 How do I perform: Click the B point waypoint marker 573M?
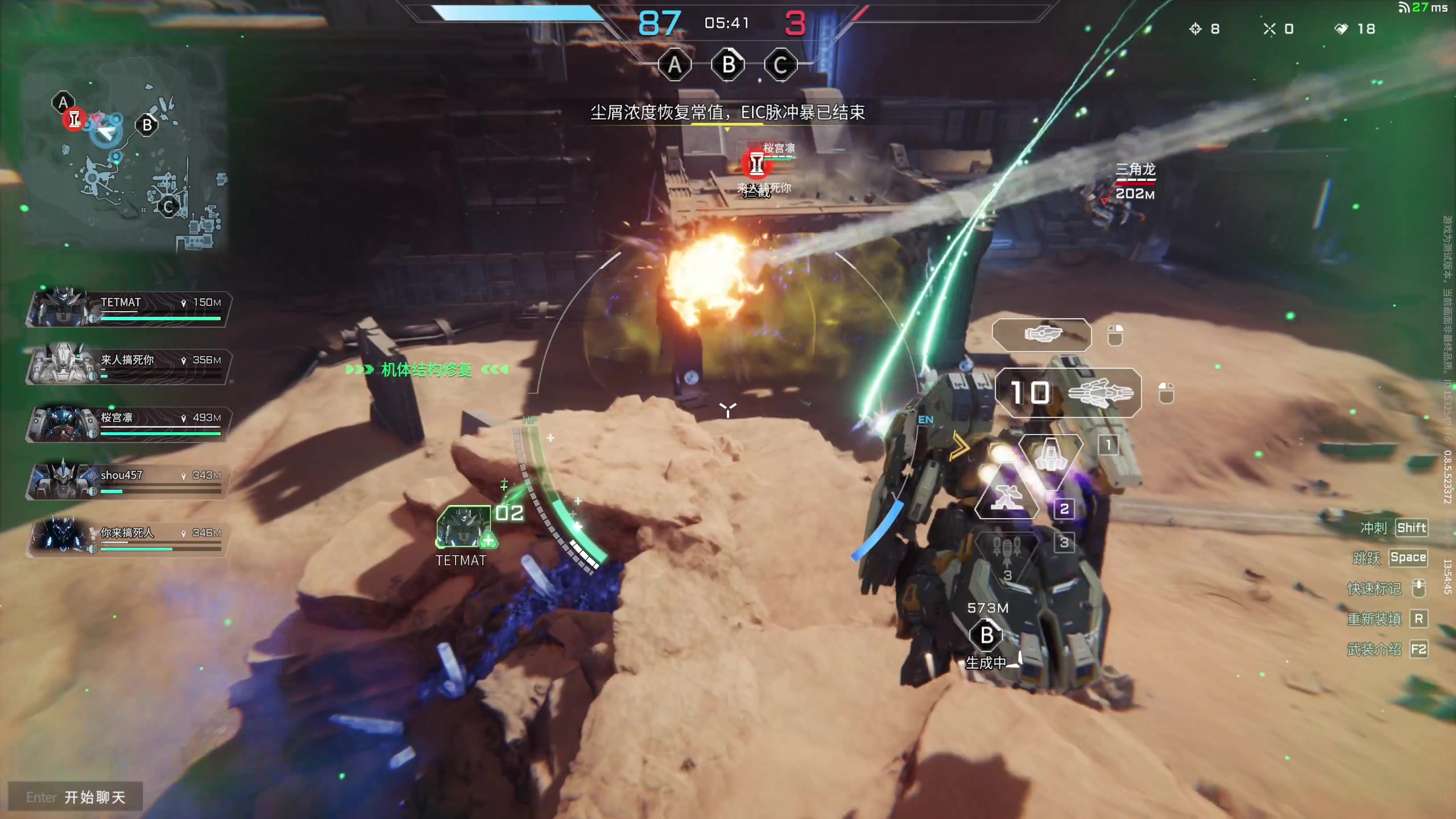987,635
